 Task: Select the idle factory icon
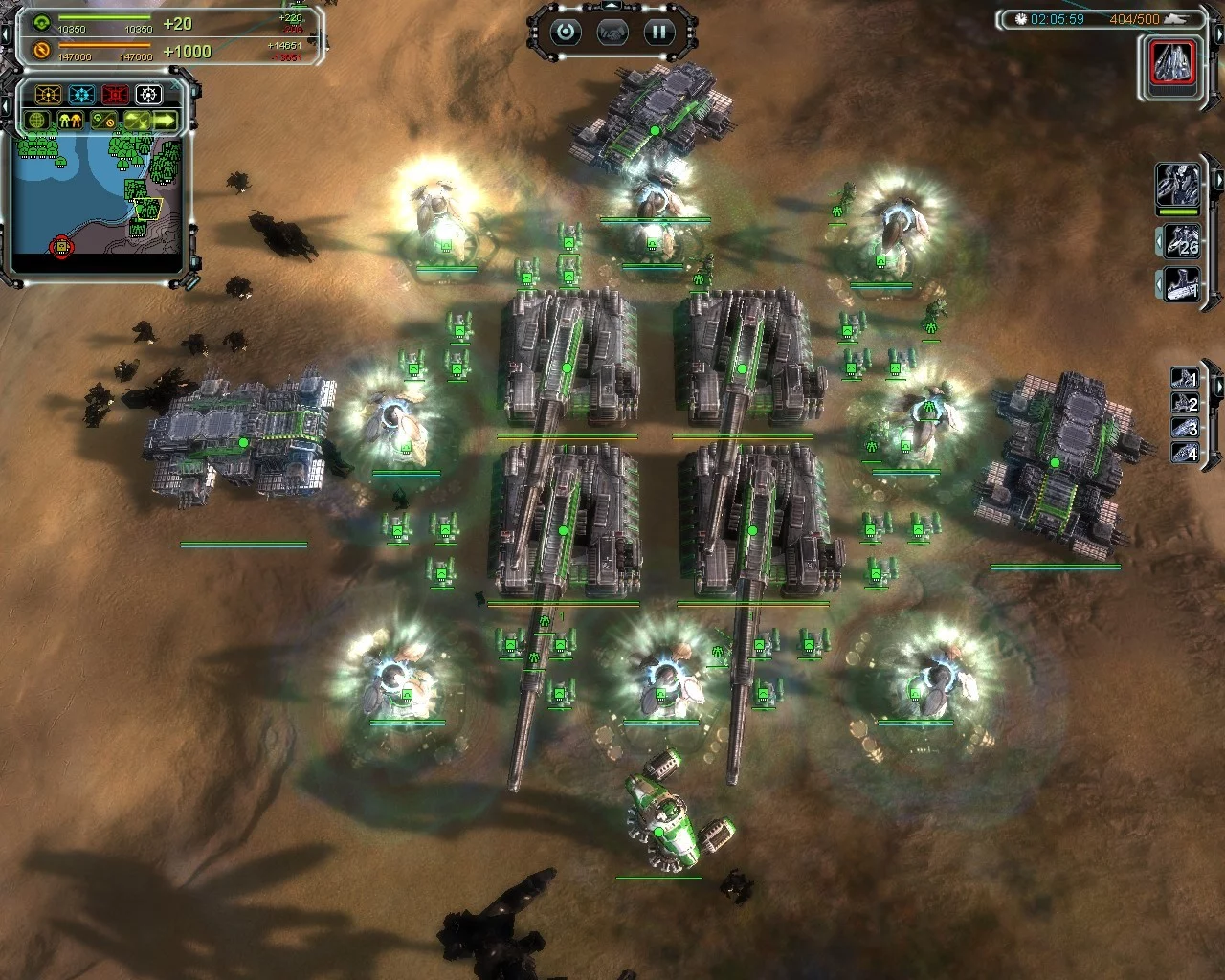[x=1182, y=284]
